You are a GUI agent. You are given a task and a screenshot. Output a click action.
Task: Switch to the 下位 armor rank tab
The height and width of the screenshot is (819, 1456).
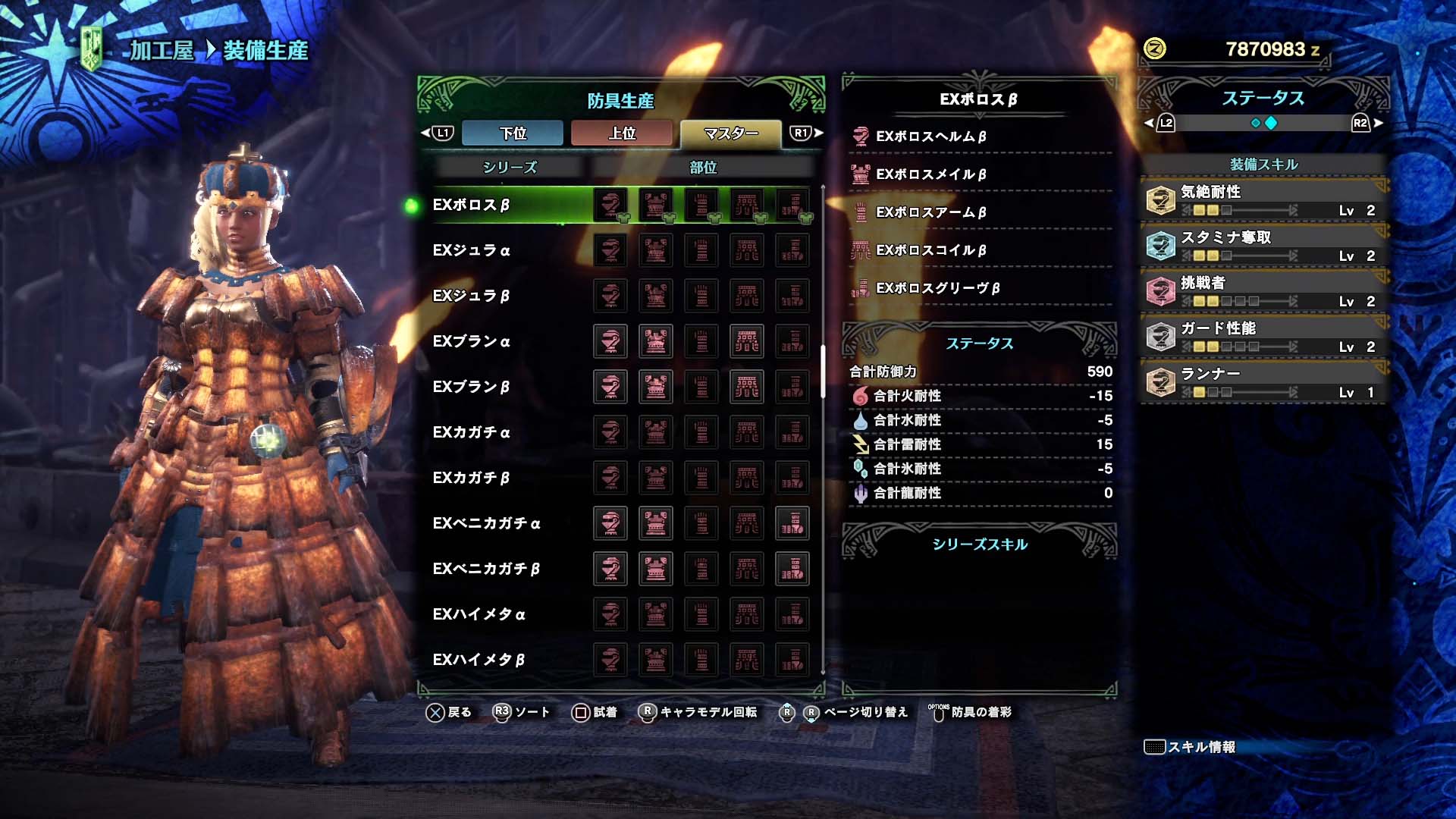tap(513, 133)
